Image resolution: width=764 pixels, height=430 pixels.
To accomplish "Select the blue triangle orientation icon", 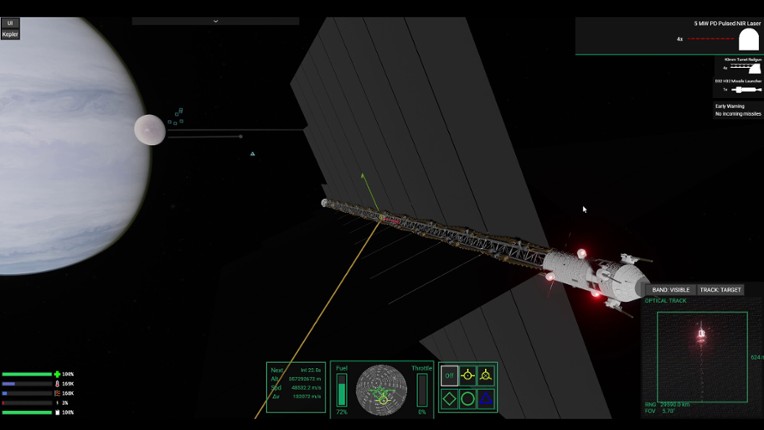I will 485,398.
